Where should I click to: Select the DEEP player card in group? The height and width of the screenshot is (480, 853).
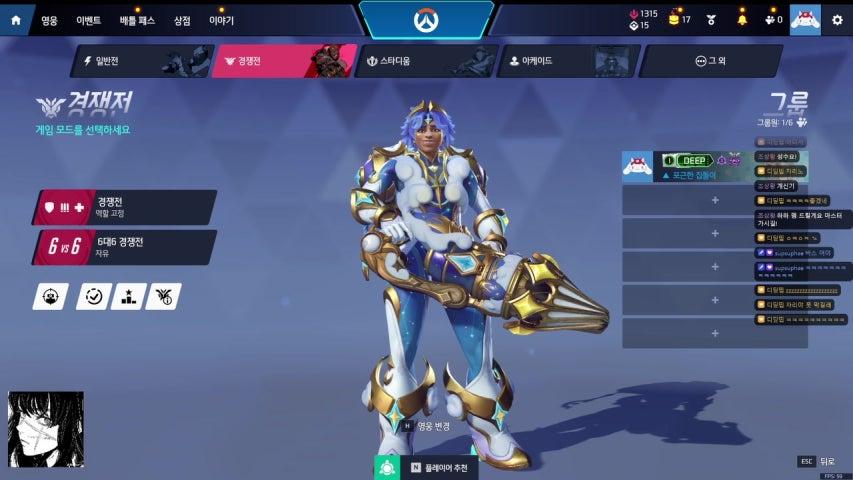coord(685,166)
